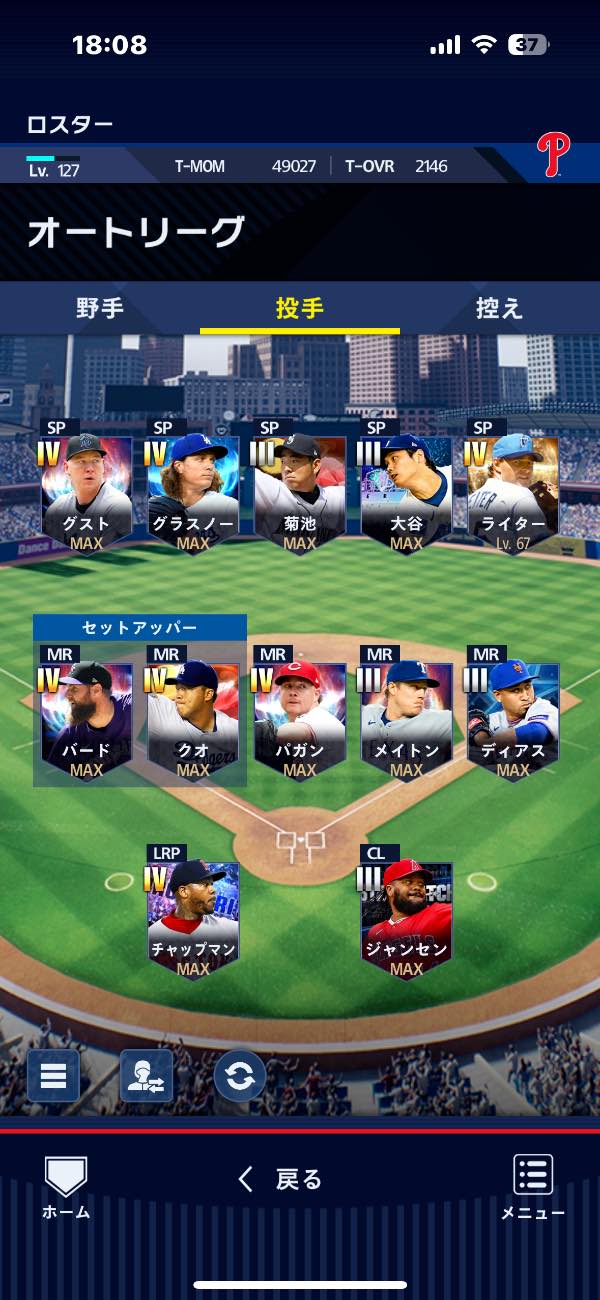The height and width of the screenshot is (1300, 600).
Task: Switch to the 野手 tab
Action: coord(100,308)
